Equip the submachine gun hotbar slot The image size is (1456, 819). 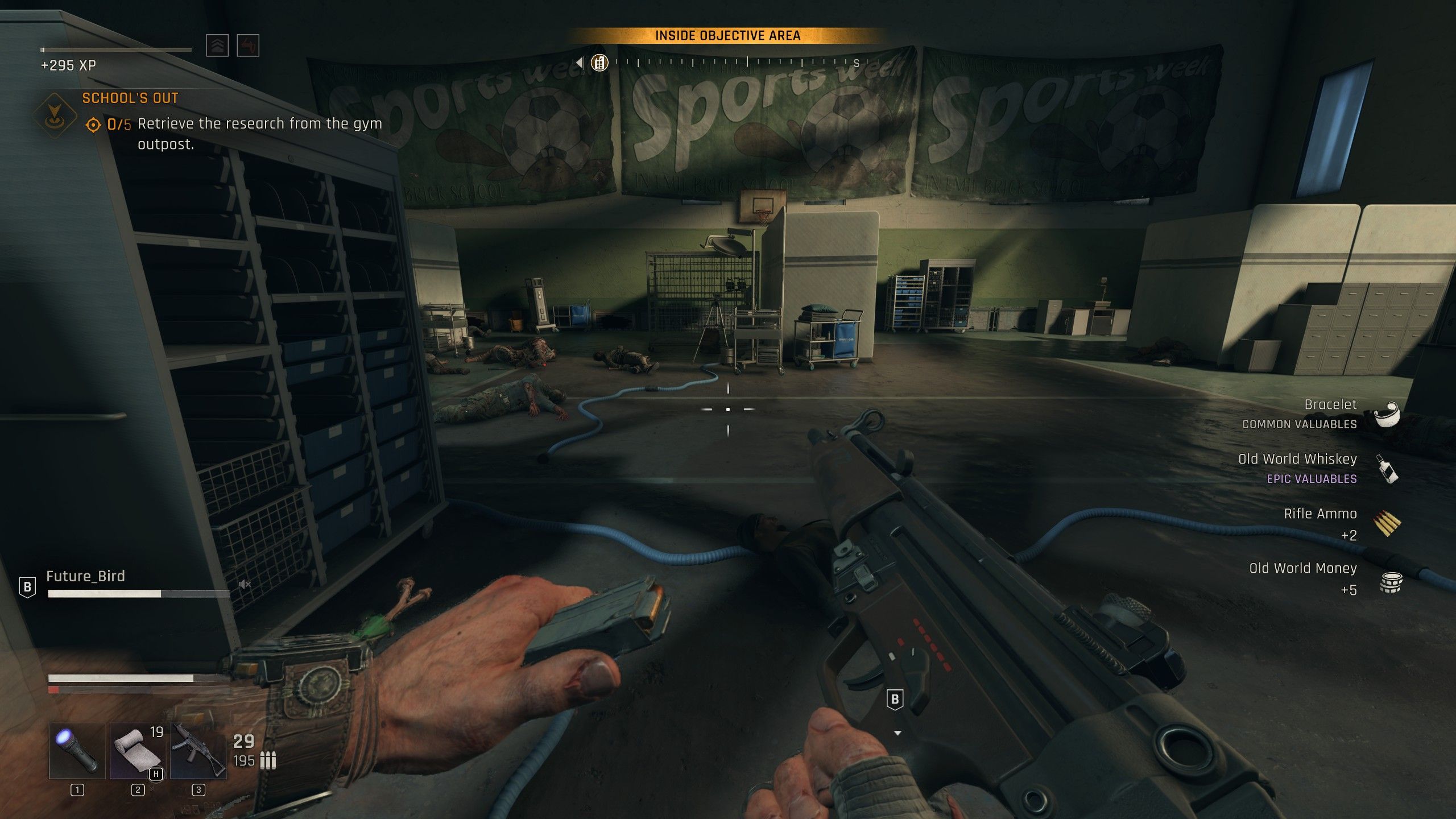click(x=198, y=750)
